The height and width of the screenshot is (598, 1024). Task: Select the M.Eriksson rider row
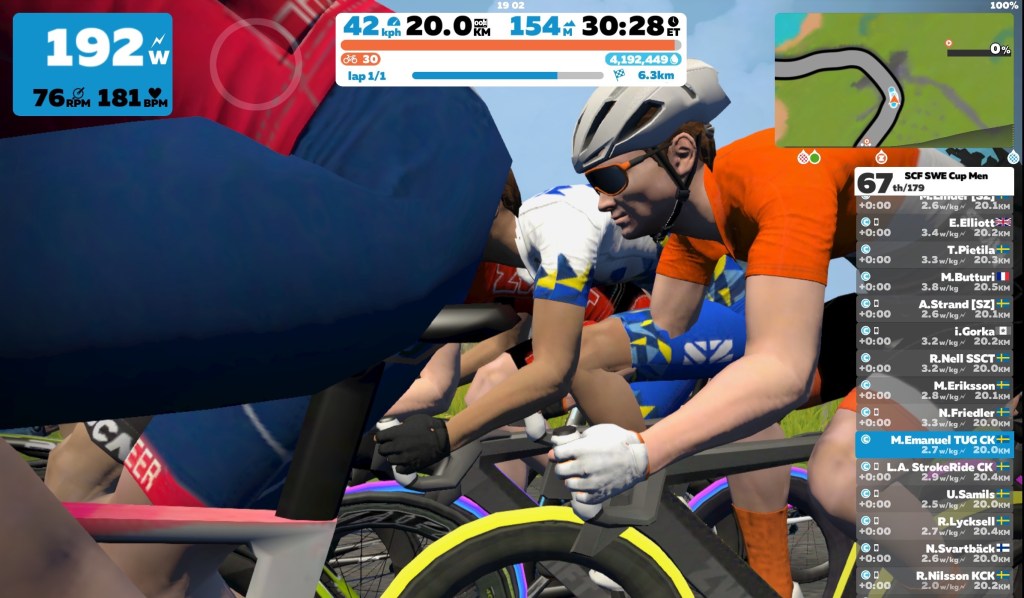click(934, 390)
